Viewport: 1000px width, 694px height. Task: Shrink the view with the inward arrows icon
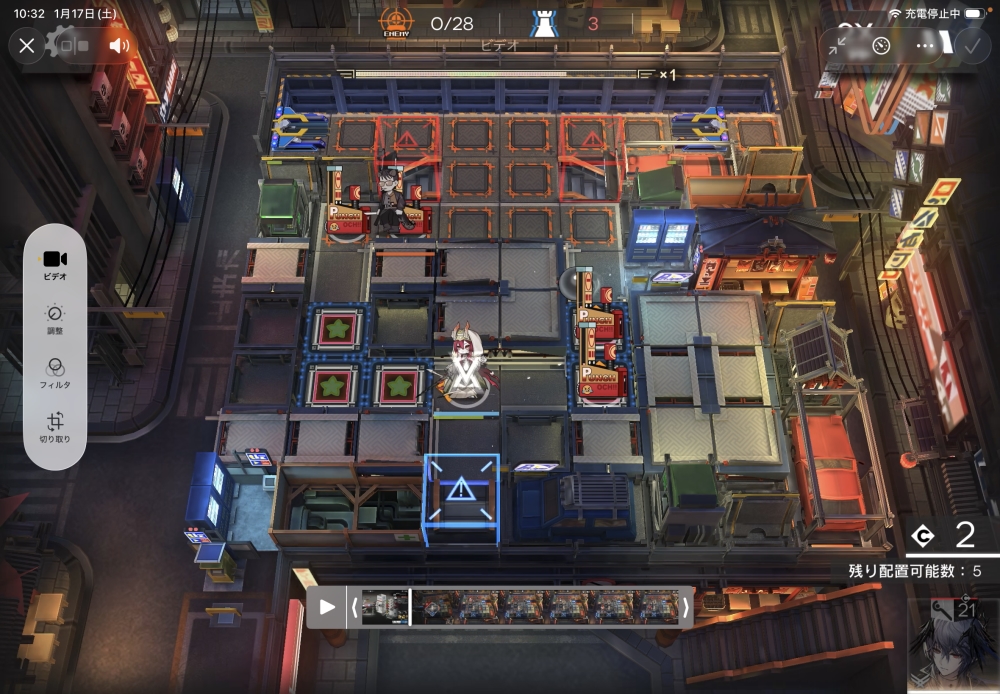pyautogui.click(x=840, y=45)
